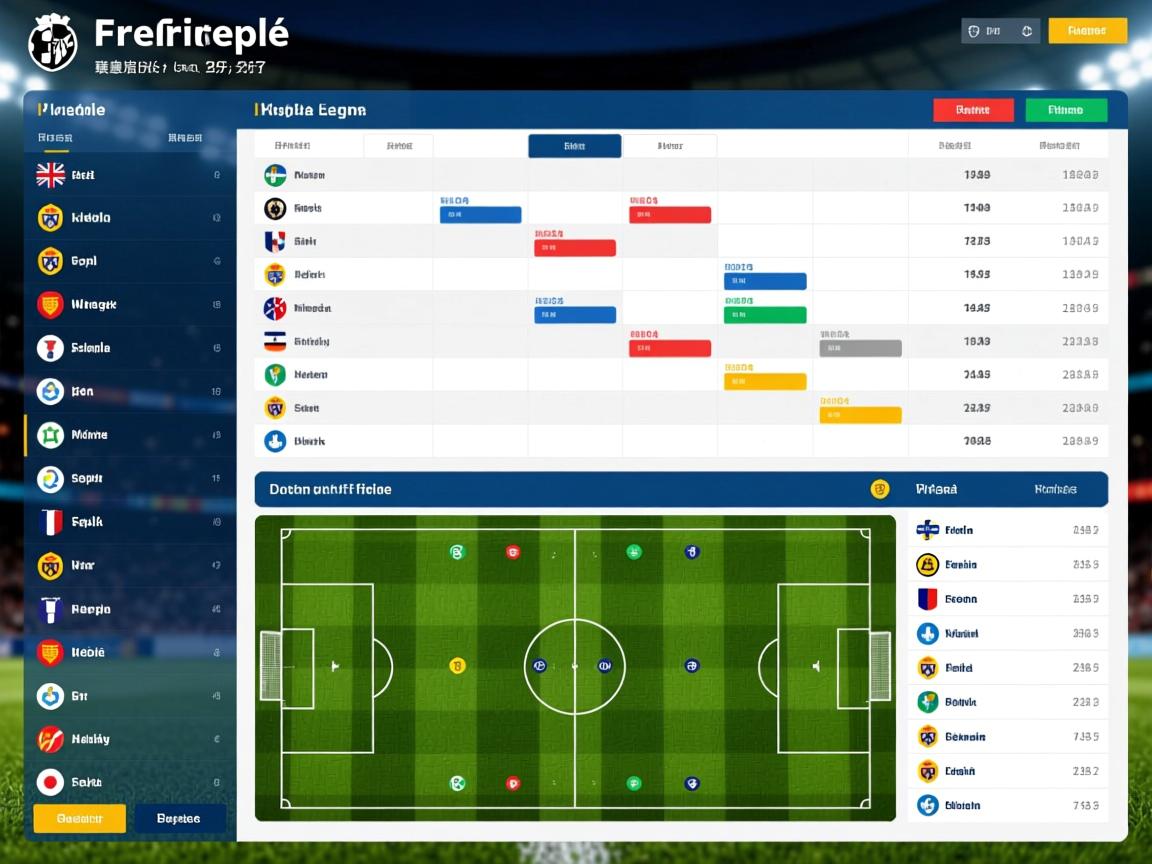Open the green fixture block in the schedule
The width and height of the screenshot is (1152, 864).
click(765, 315)
